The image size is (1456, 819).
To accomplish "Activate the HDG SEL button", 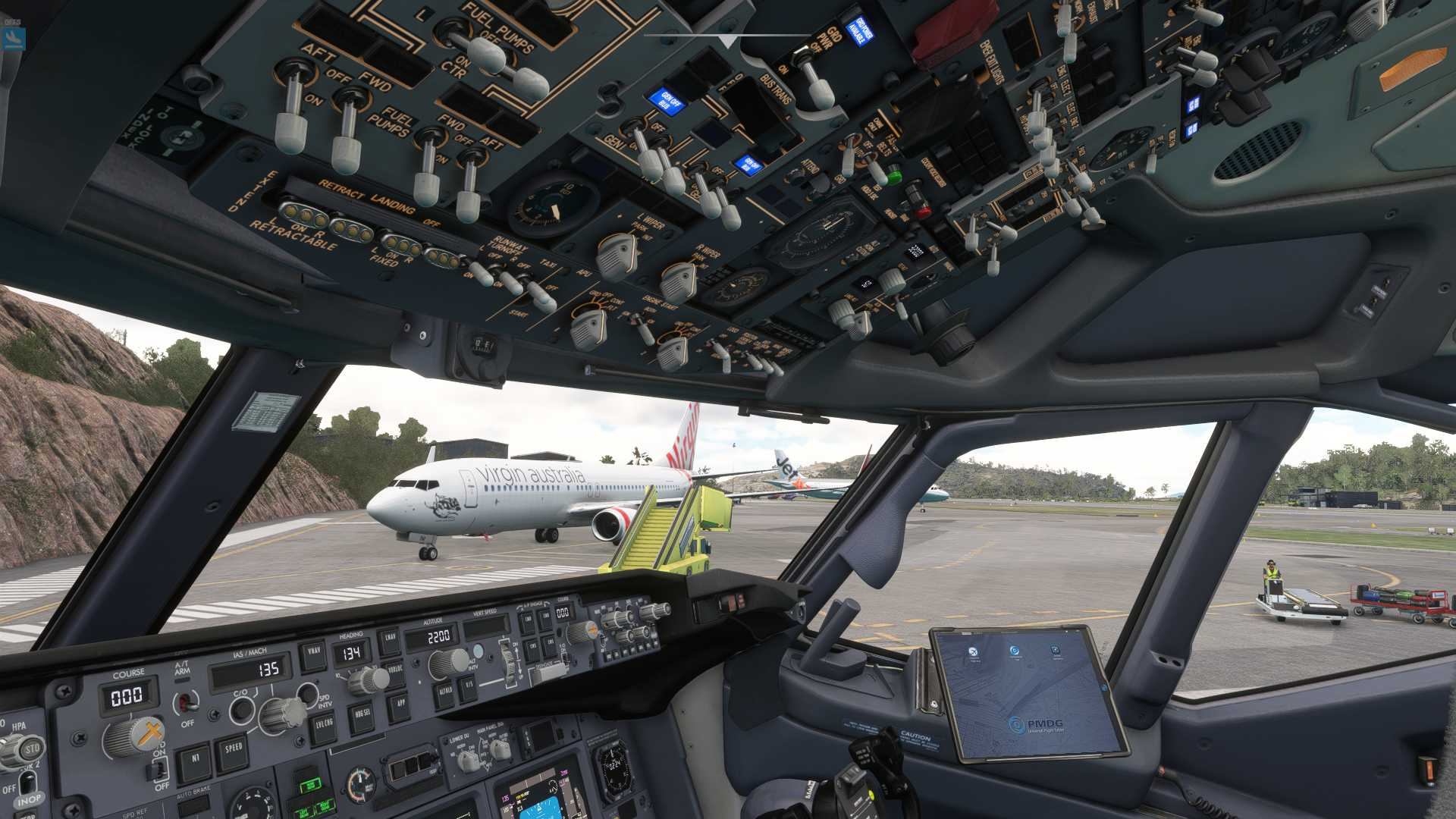I will click(360, 714).
